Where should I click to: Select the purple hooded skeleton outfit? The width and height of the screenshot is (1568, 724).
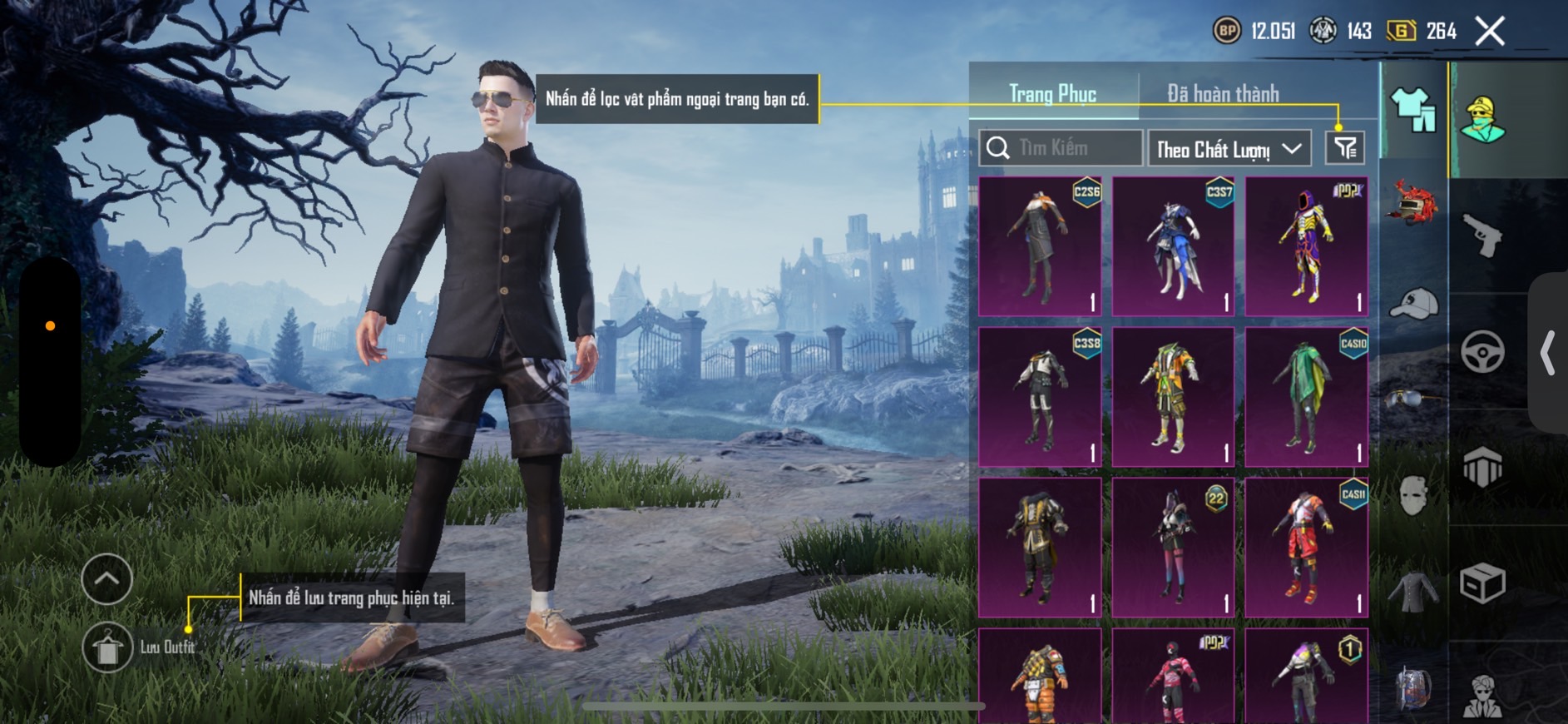pyautogui.click(x=1306, y=246)
